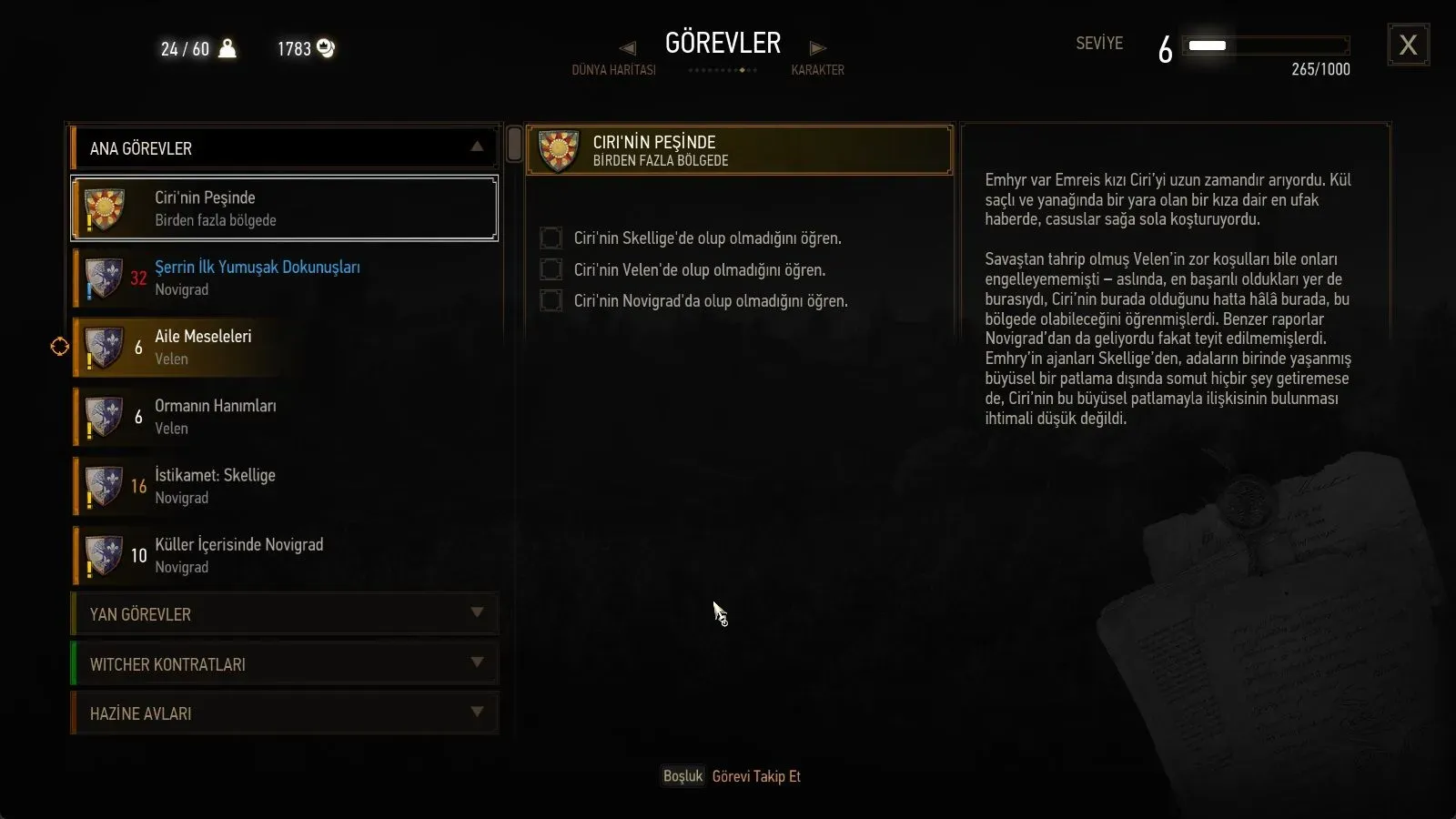This screenshot has height=819, width=1456.
Task: Expand the Hazine Avları section
Action: [284, 713]
